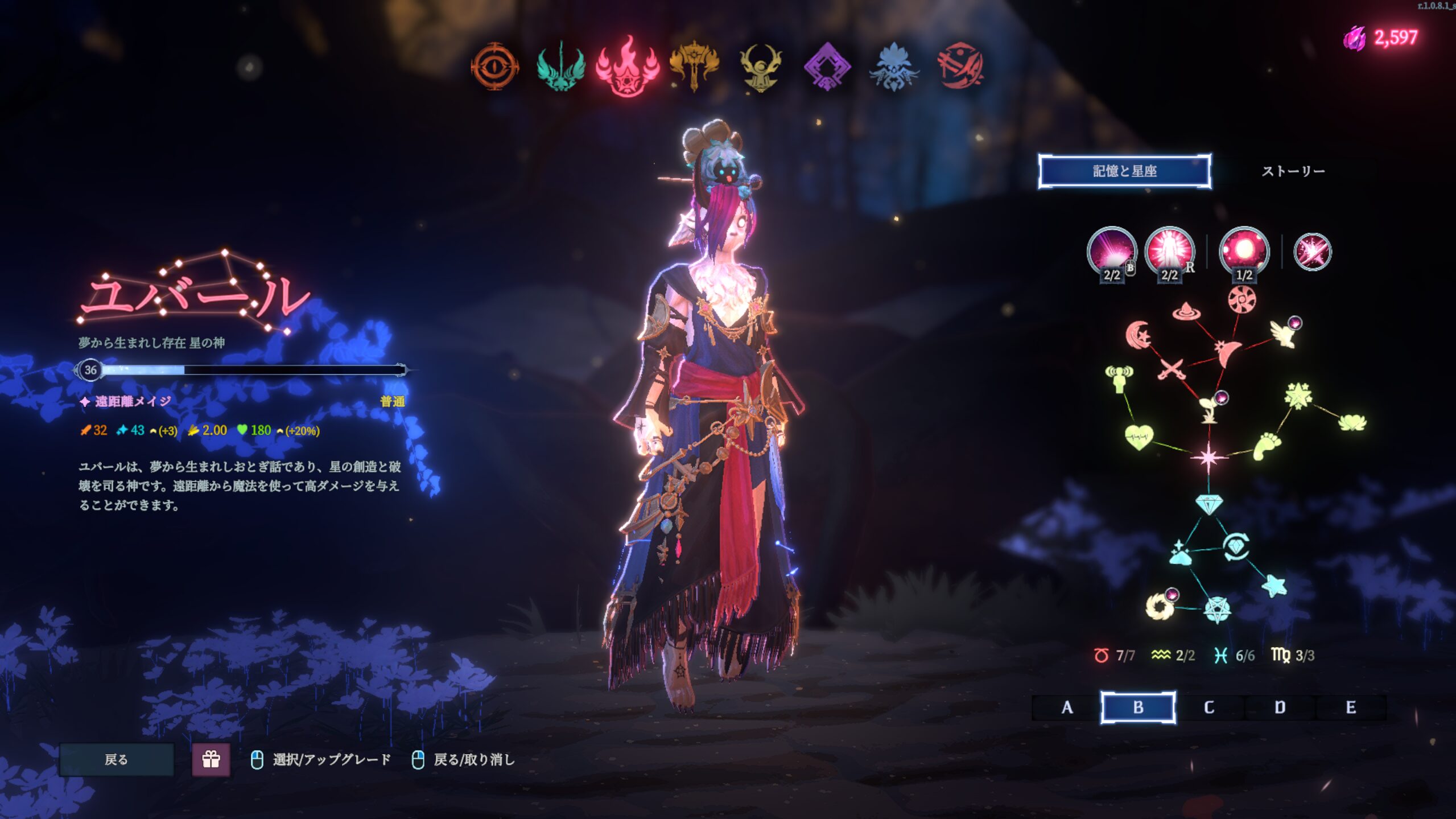Select loadout preset B
The height and width of the screenshot is (819, 1456).
point(1138,707)
